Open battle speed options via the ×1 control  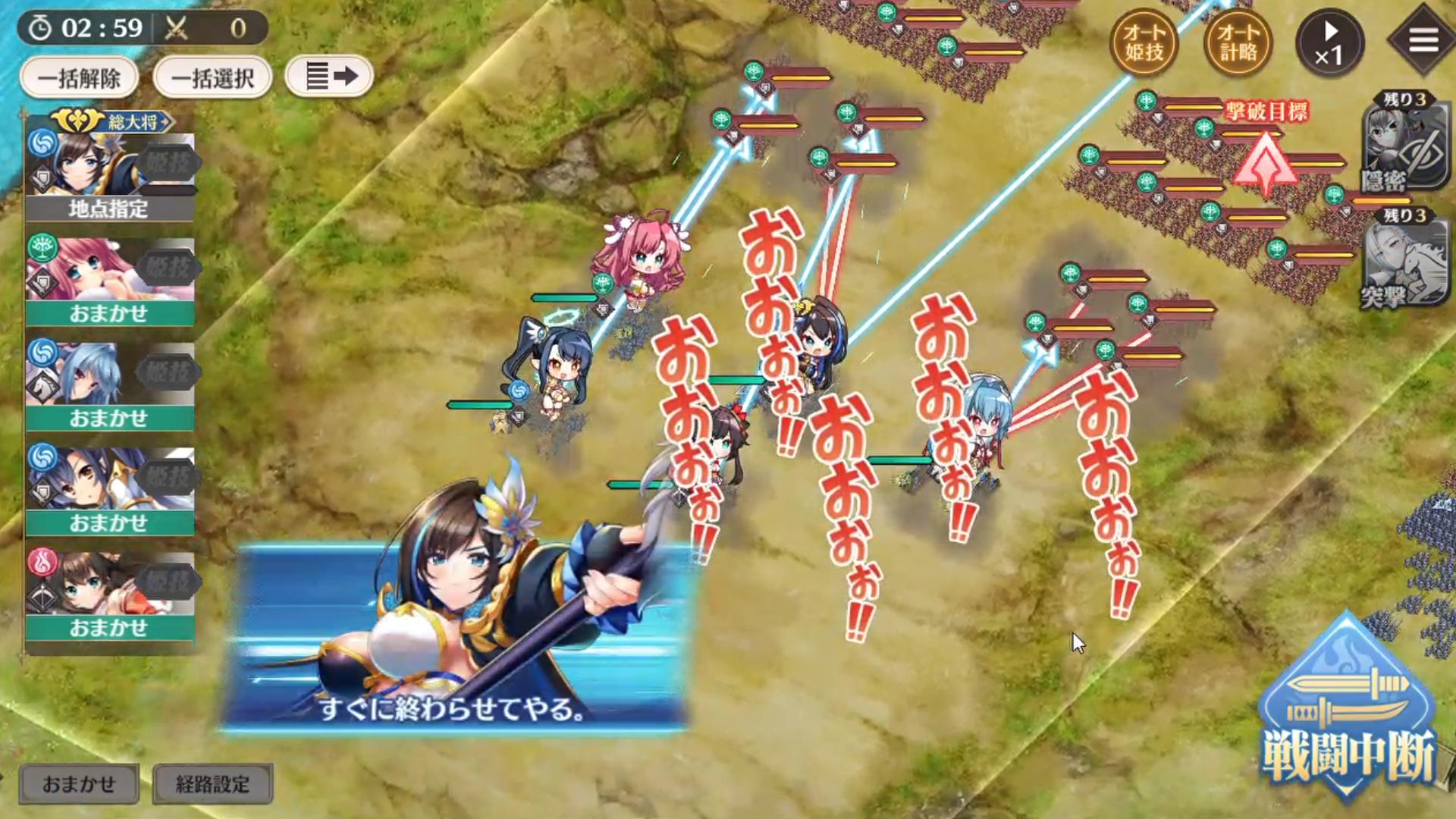pyautogui.click(x=1332, y=42)
